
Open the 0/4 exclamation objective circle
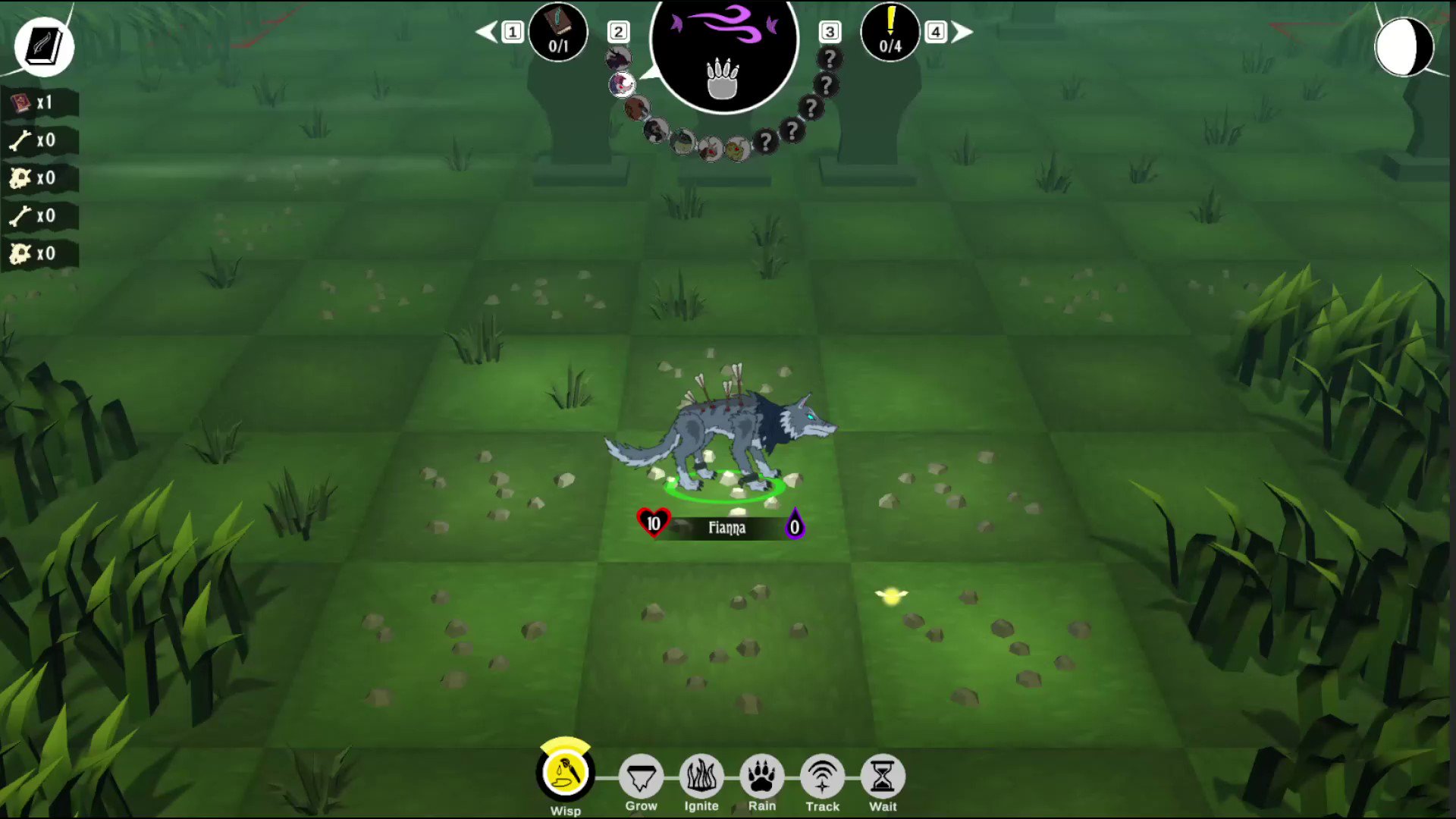890,32
